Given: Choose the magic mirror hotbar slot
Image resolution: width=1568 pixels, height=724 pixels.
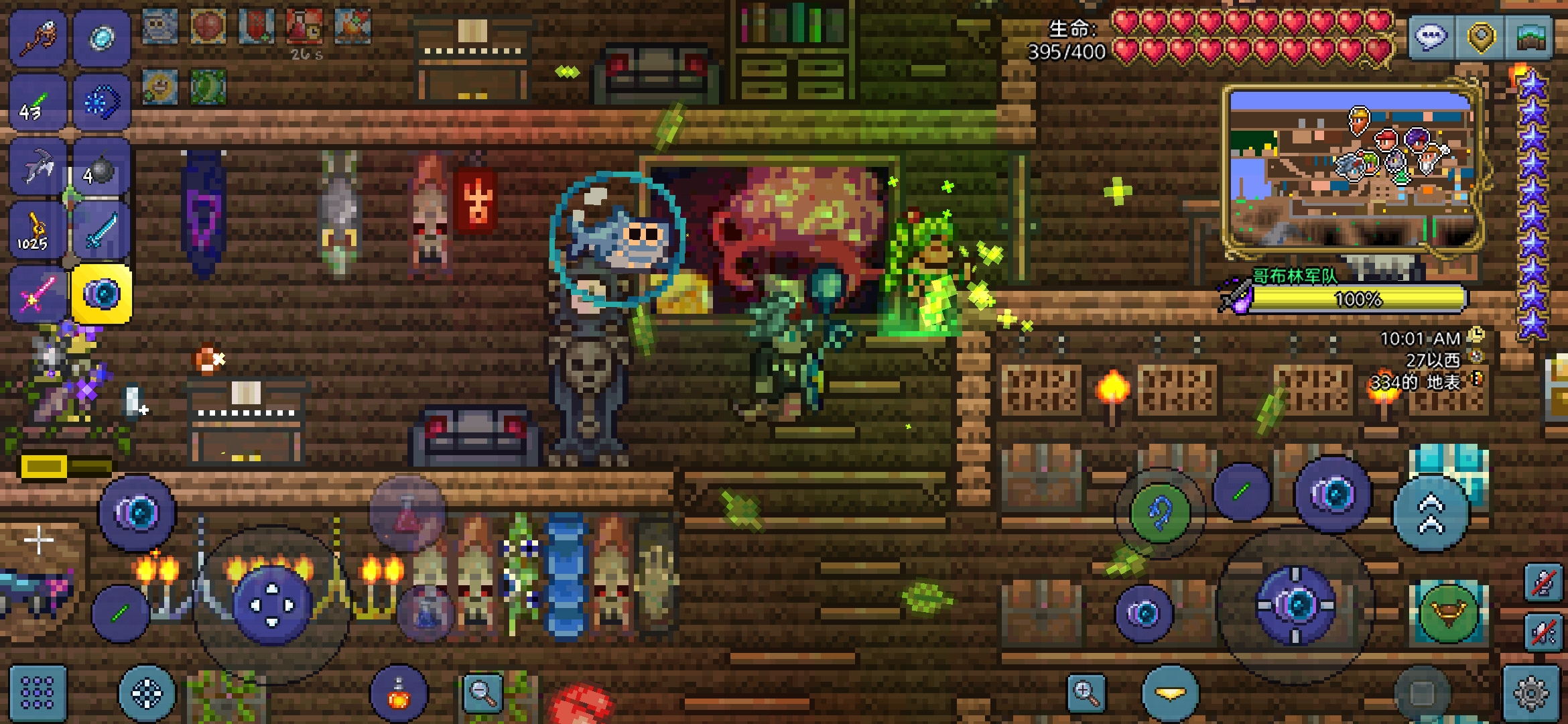Looking at the screenshot, I should (102, 37).
